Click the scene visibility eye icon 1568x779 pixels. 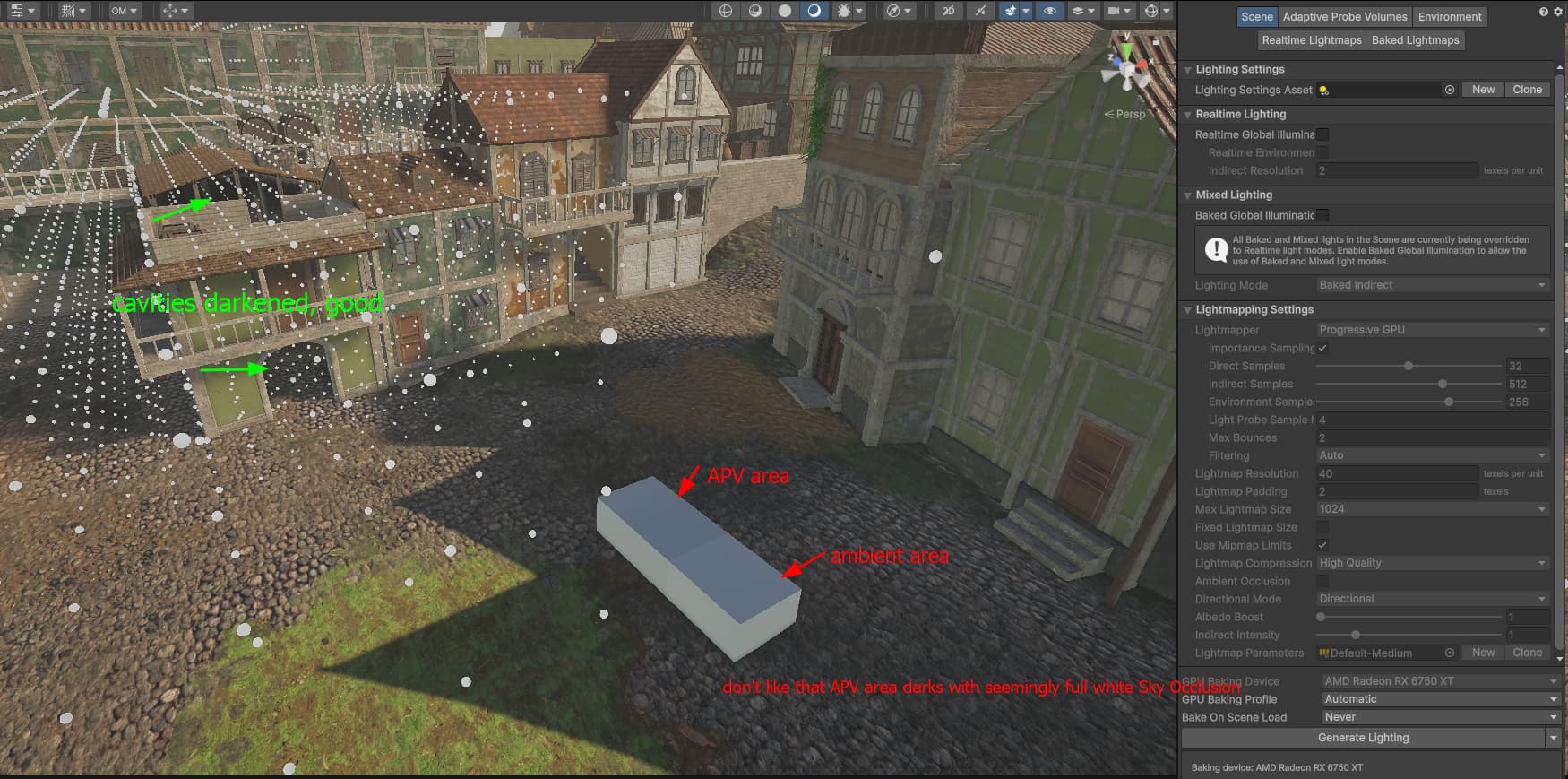(x=1050, y=12)
